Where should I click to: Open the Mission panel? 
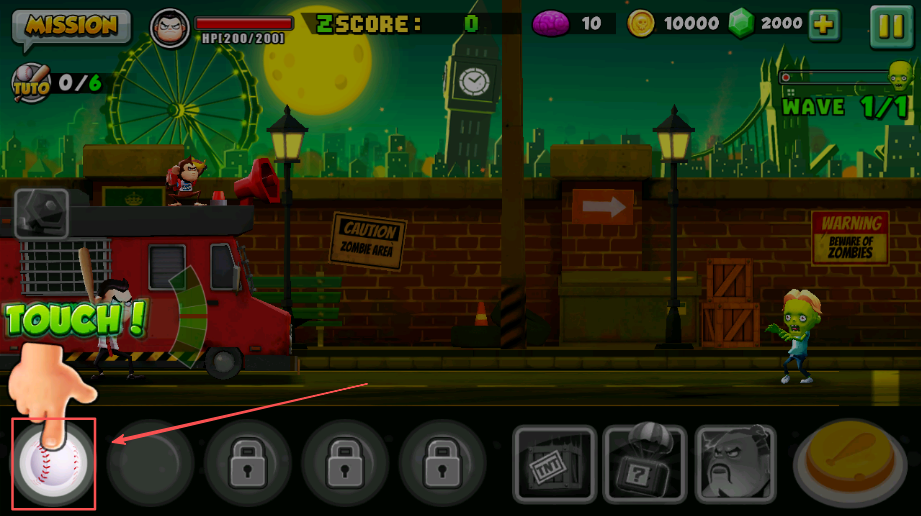(71, 26)
